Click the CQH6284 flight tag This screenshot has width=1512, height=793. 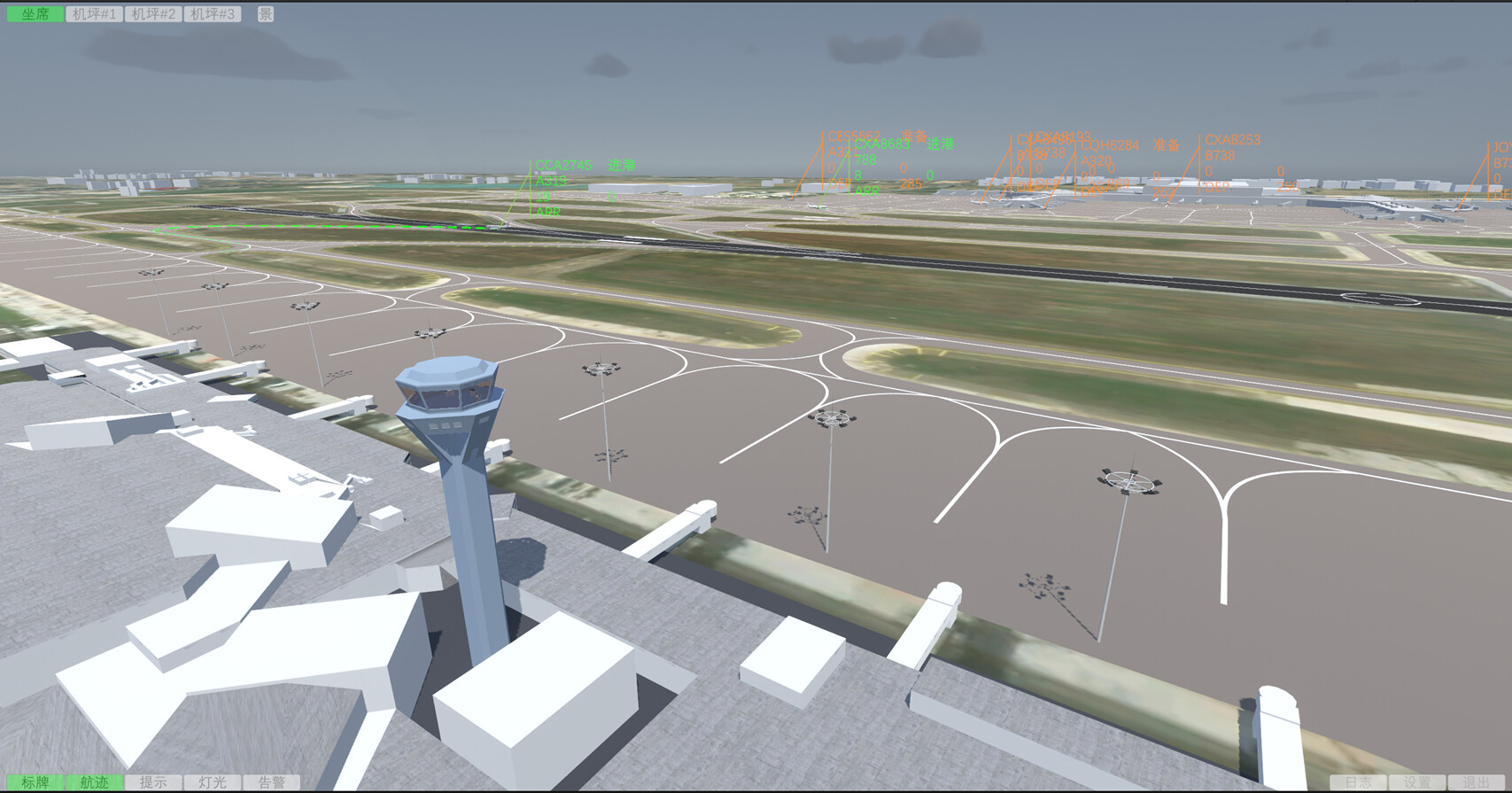[1111, 144]
